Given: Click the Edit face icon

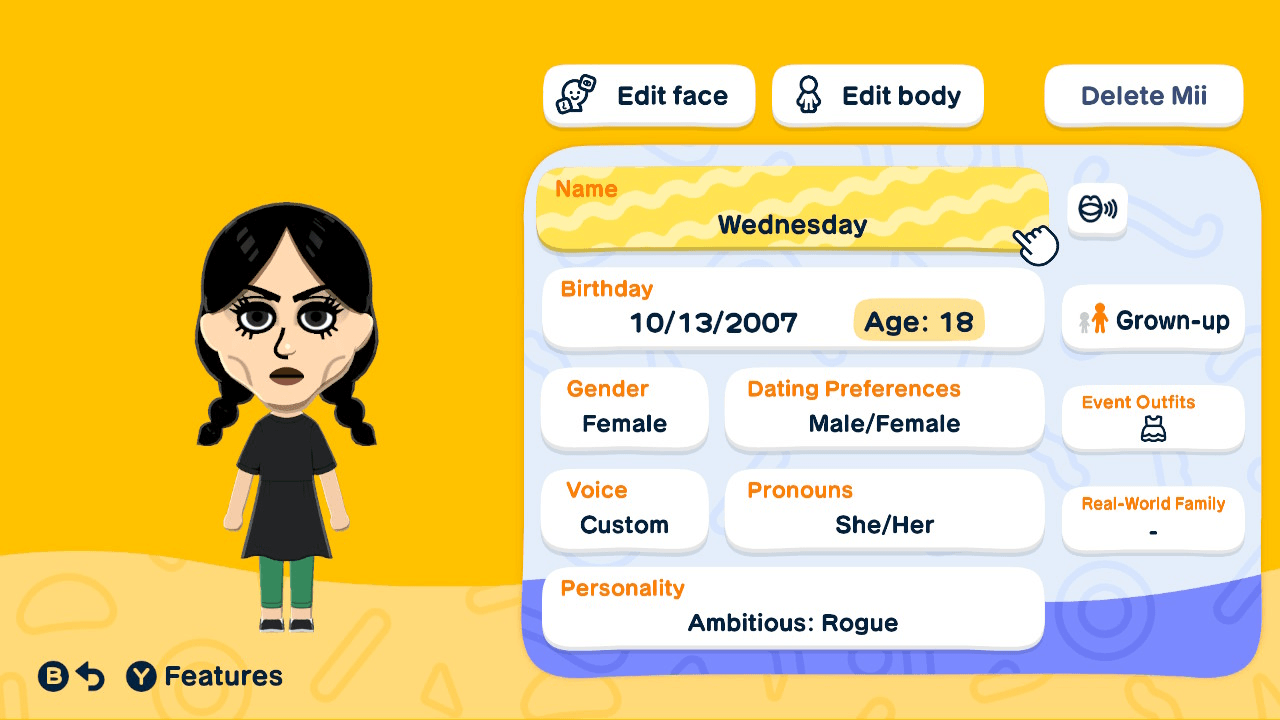Looking at the screenshot, I should tap(575, 95).
